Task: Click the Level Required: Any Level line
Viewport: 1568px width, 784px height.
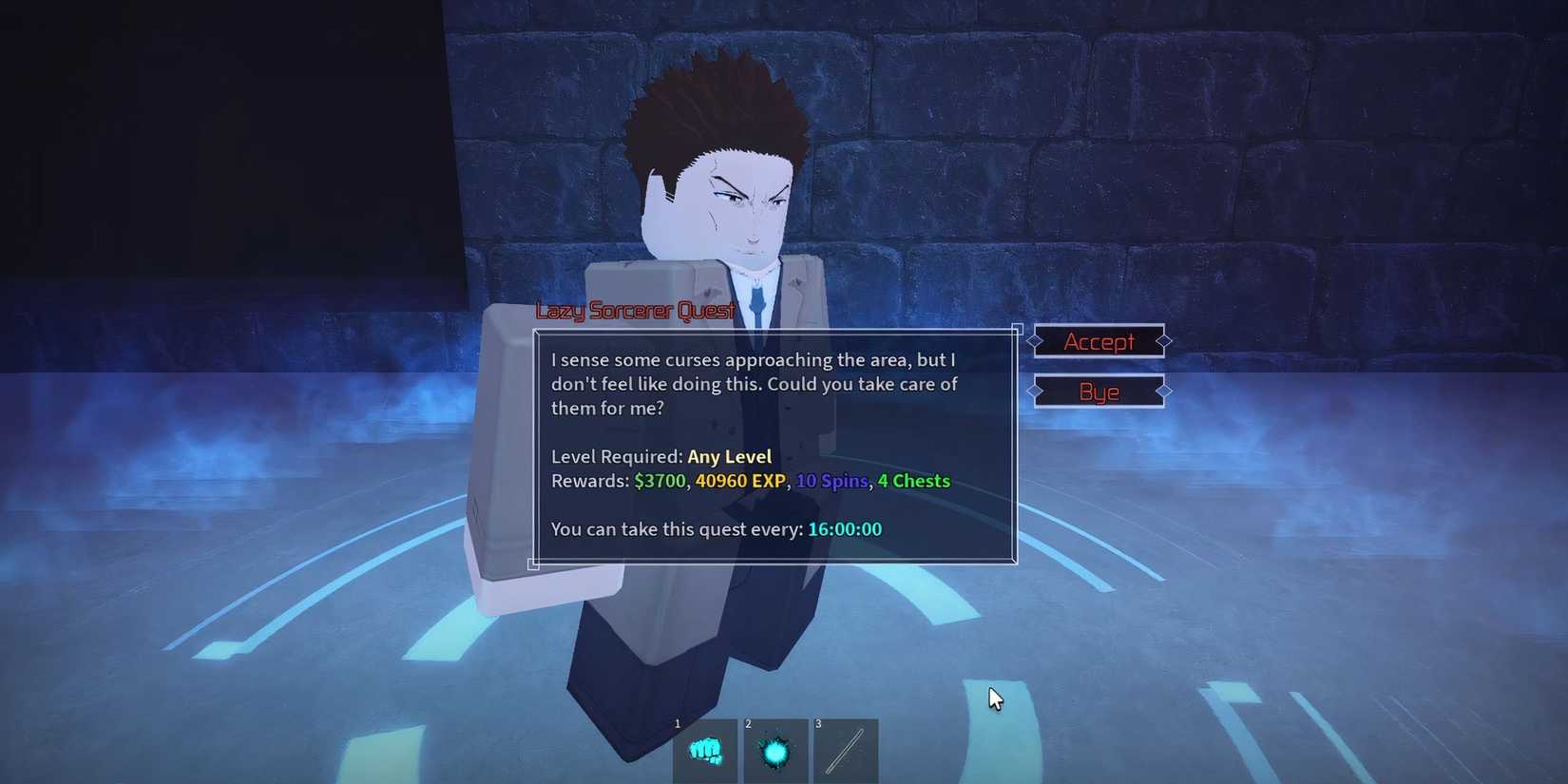Action: [660, 456]
